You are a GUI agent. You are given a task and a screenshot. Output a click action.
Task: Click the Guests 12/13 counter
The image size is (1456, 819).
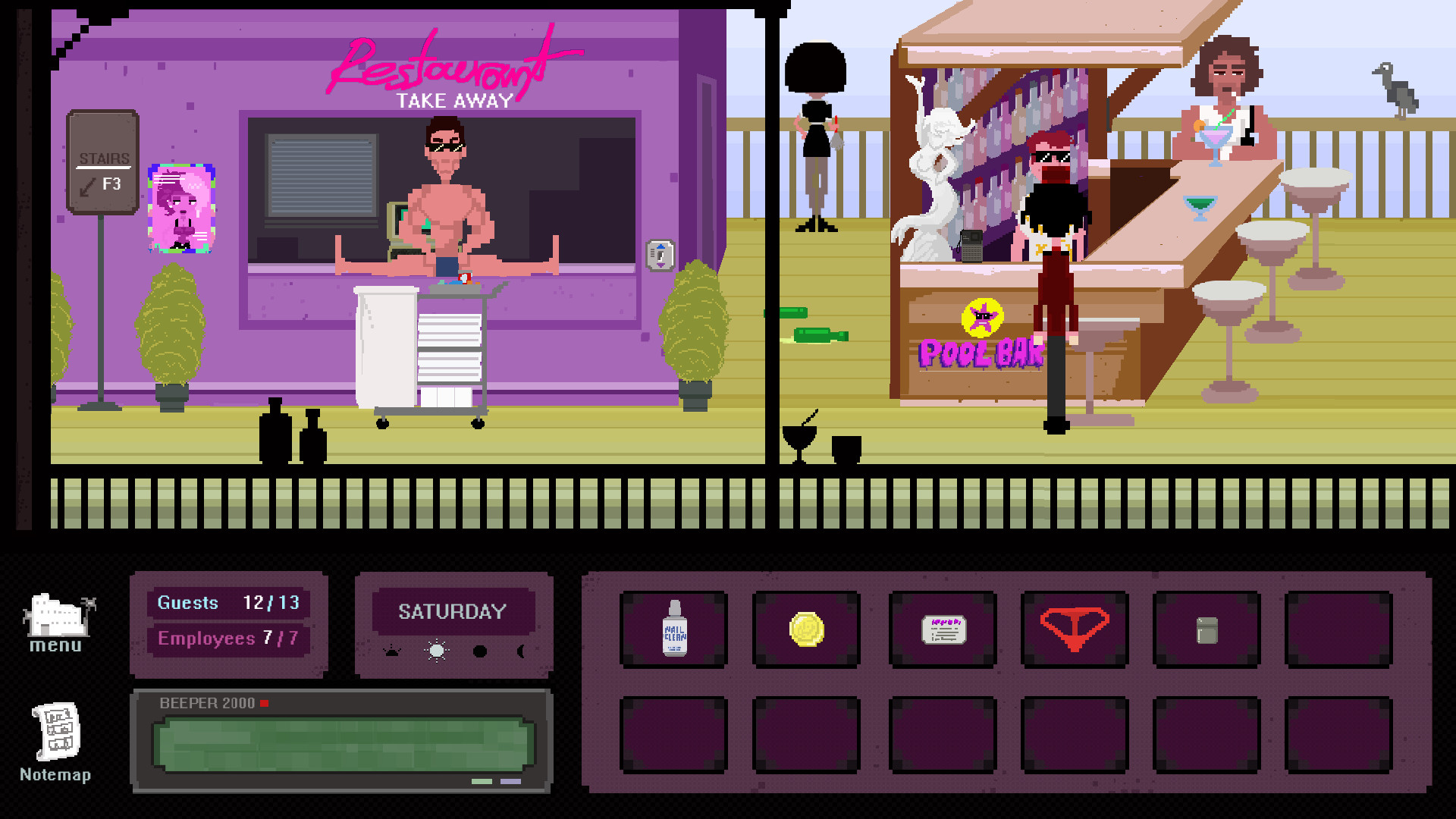point(228,602)
